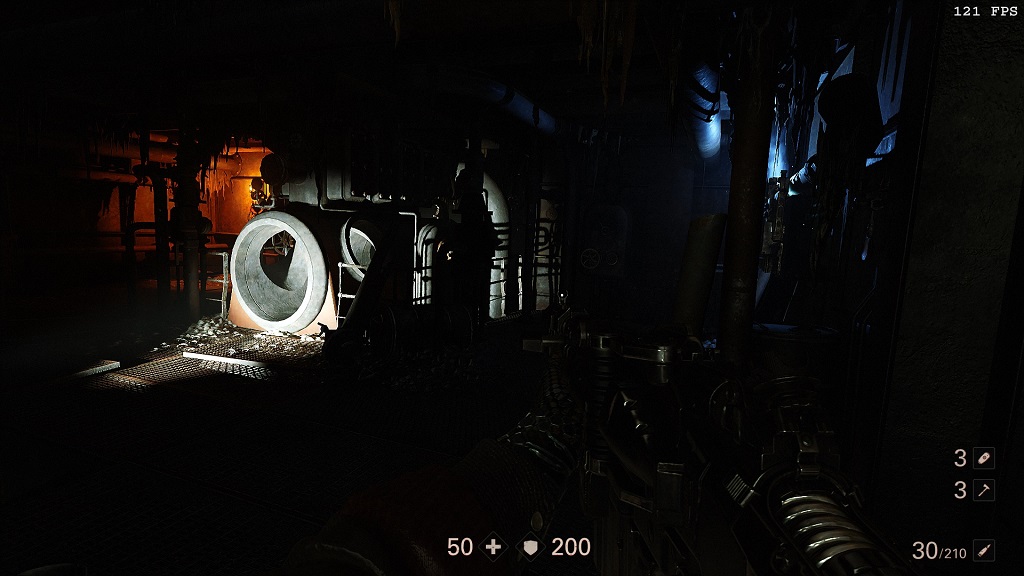Click the bullet ammo icon
Viewport: 1024px width, 576px height.
point(984,550)
